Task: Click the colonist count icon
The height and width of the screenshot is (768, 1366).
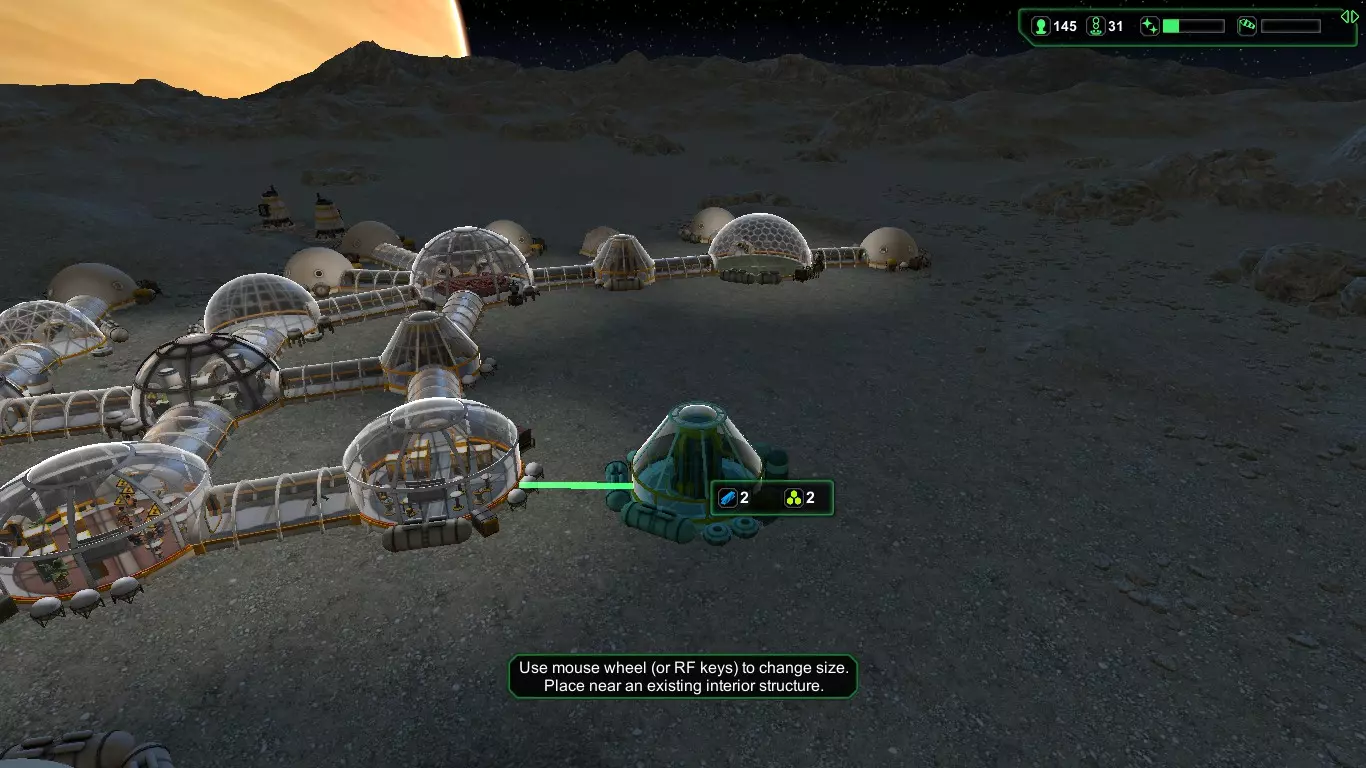Action: pyautogui.click(x=1041, y=27)
